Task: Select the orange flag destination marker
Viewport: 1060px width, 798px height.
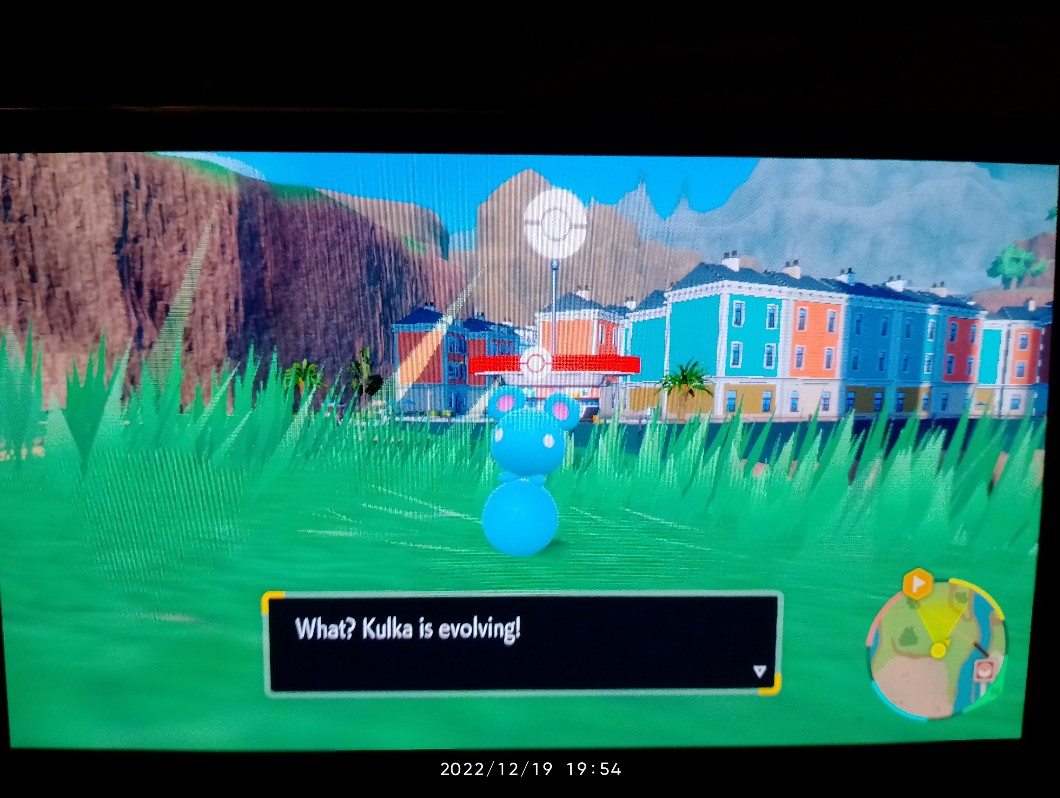Action: click(x=917, y=584)
